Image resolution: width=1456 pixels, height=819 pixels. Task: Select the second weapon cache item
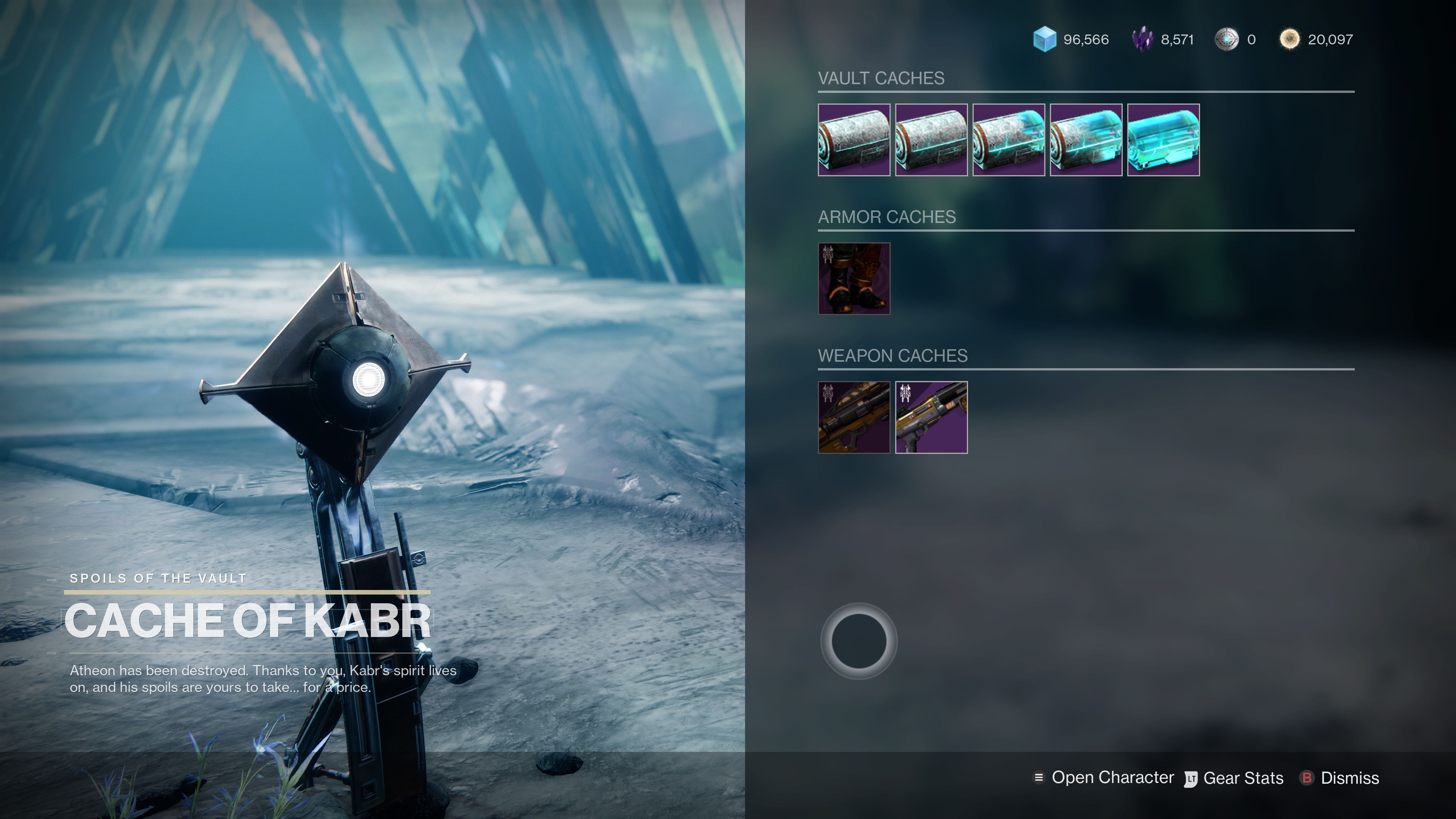click(931, 418)
